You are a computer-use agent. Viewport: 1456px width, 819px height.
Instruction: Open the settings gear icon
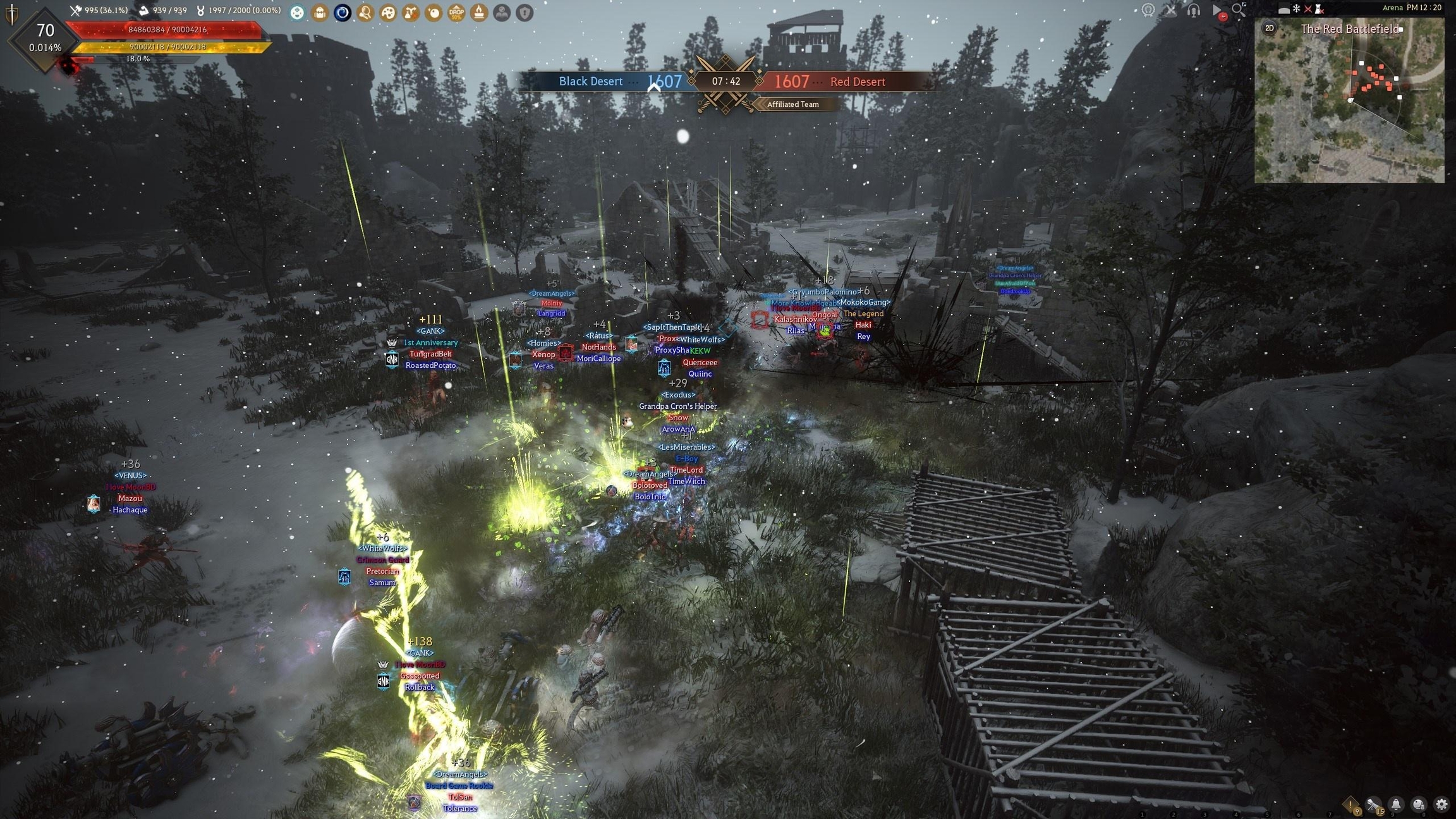click(1441, 804)
